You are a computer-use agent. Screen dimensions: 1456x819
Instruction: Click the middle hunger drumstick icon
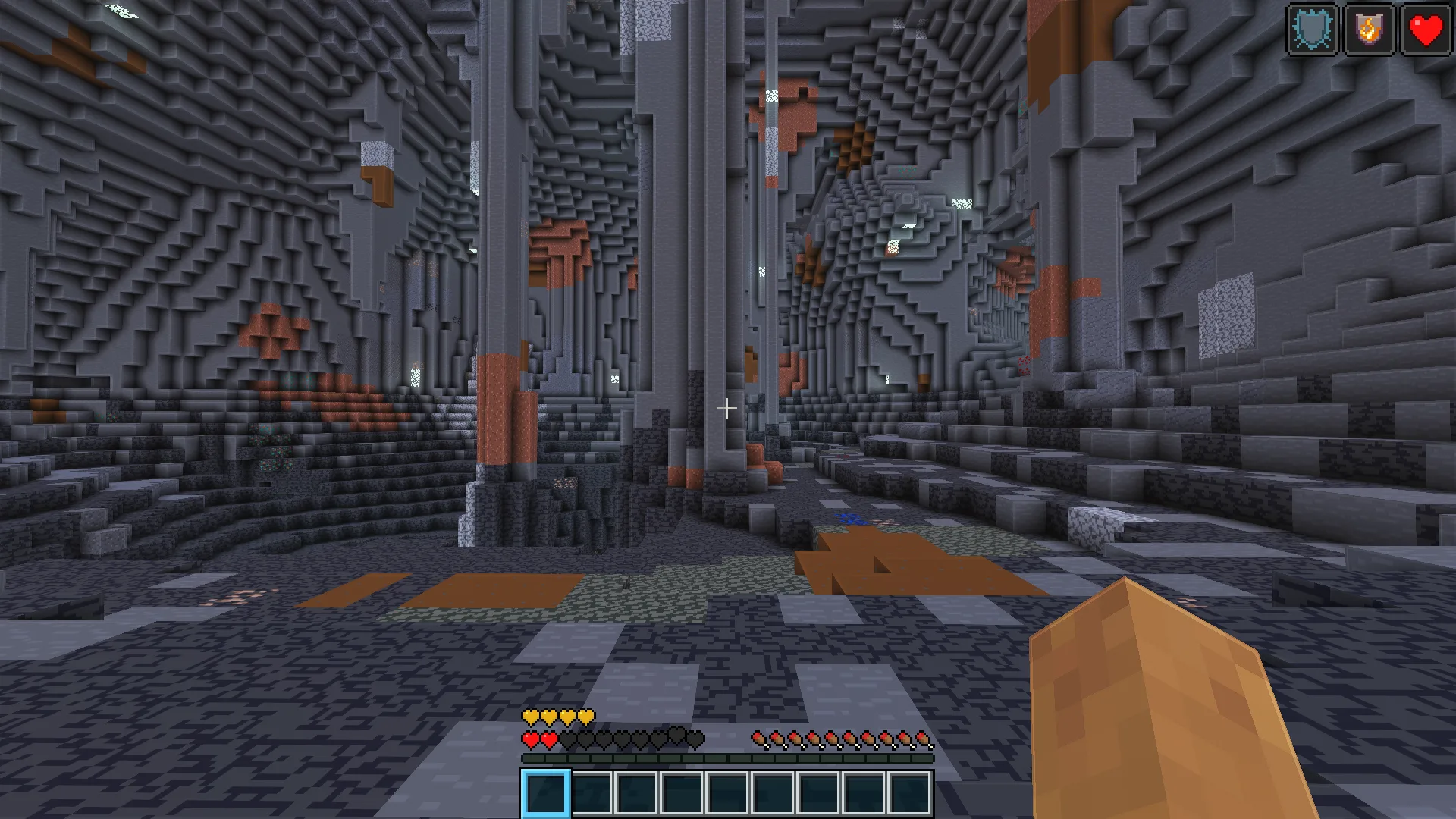pos(839,739)
